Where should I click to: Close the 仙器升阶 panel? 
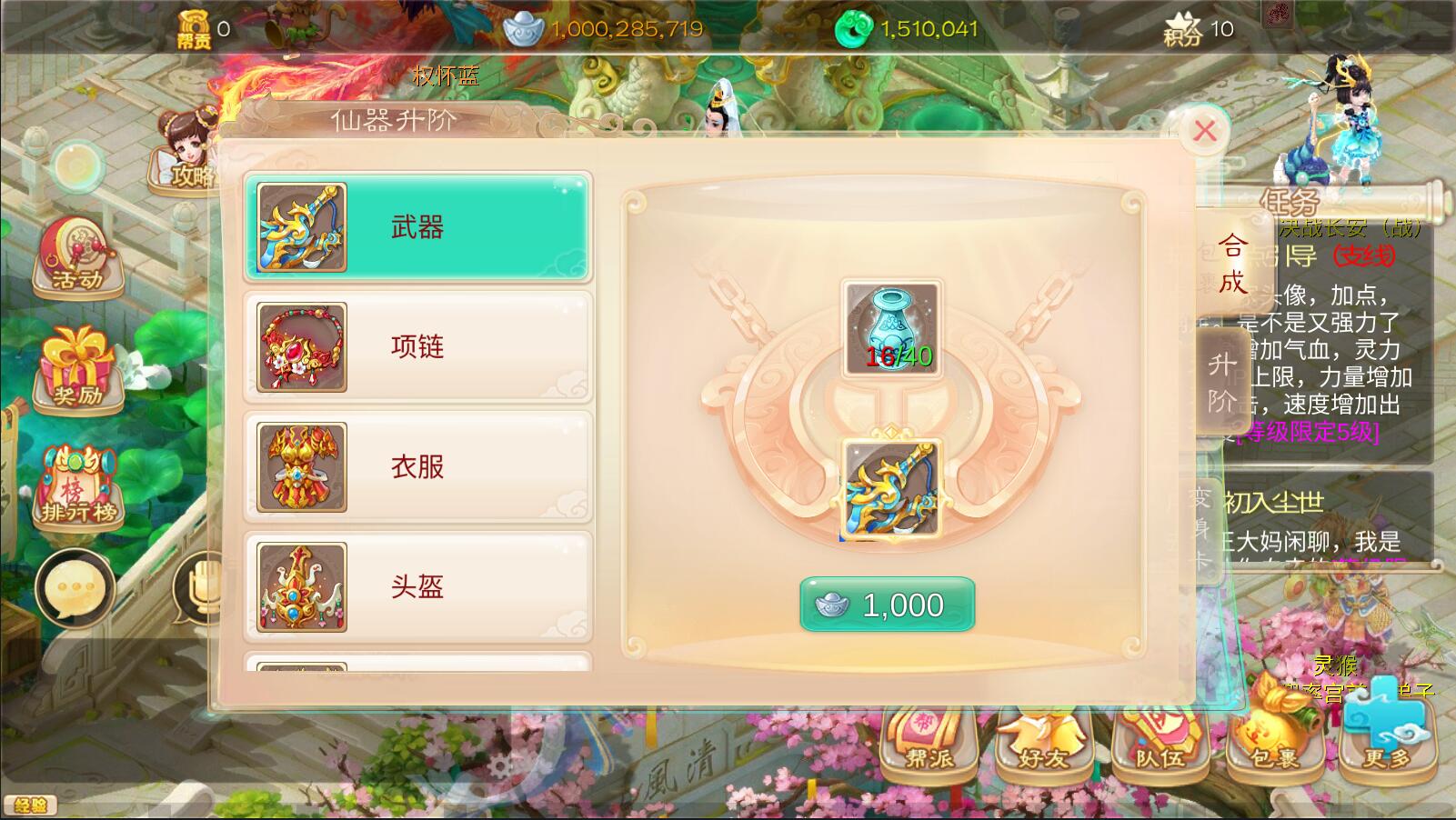(x=1205, y=131)
